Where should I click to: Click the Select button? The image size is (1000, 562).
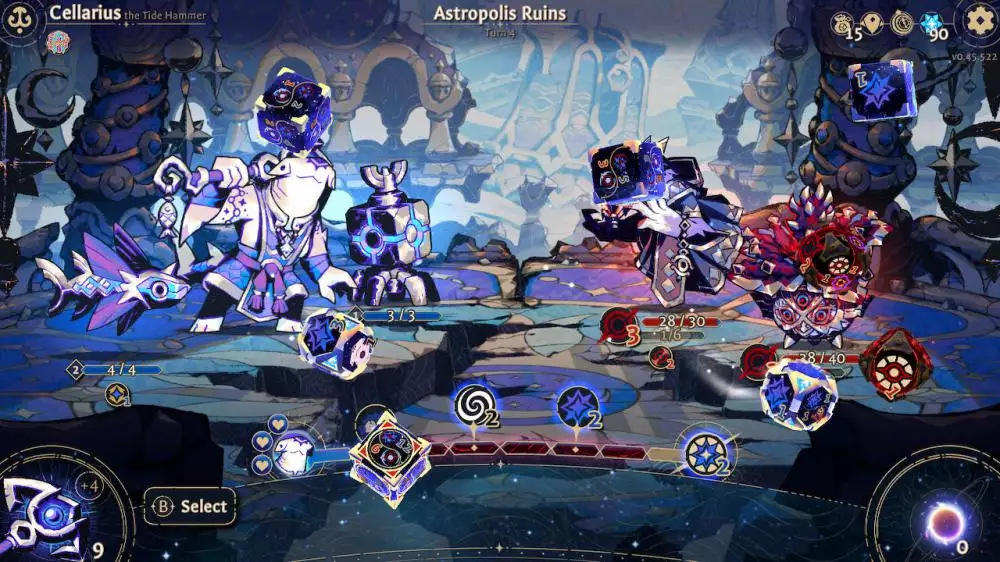click(190, 506)
